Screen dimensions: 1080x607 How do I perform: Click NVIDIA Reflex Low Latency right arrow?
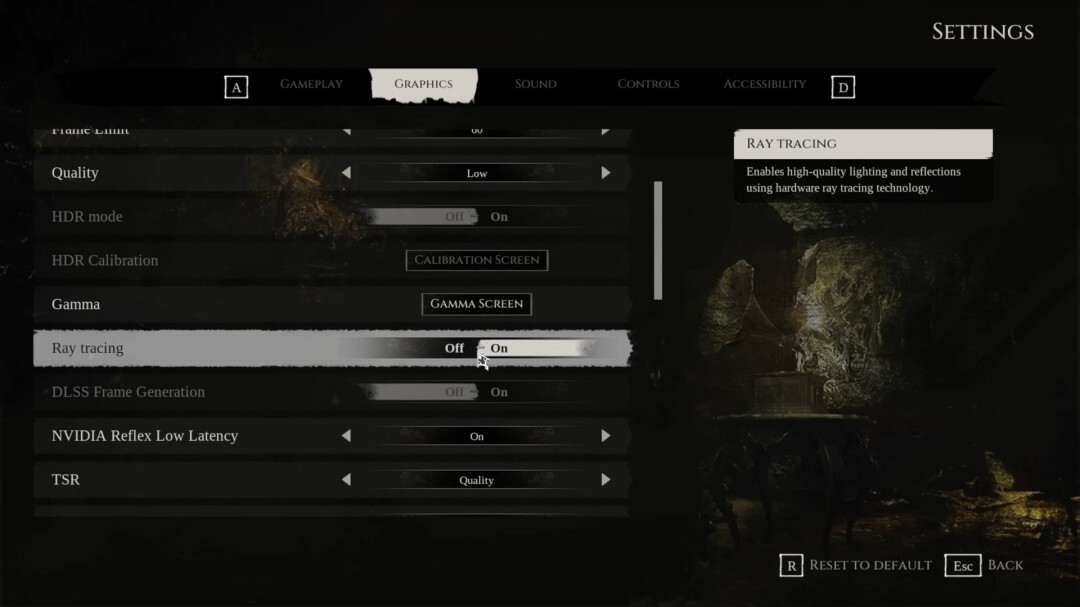pos(605,436)
